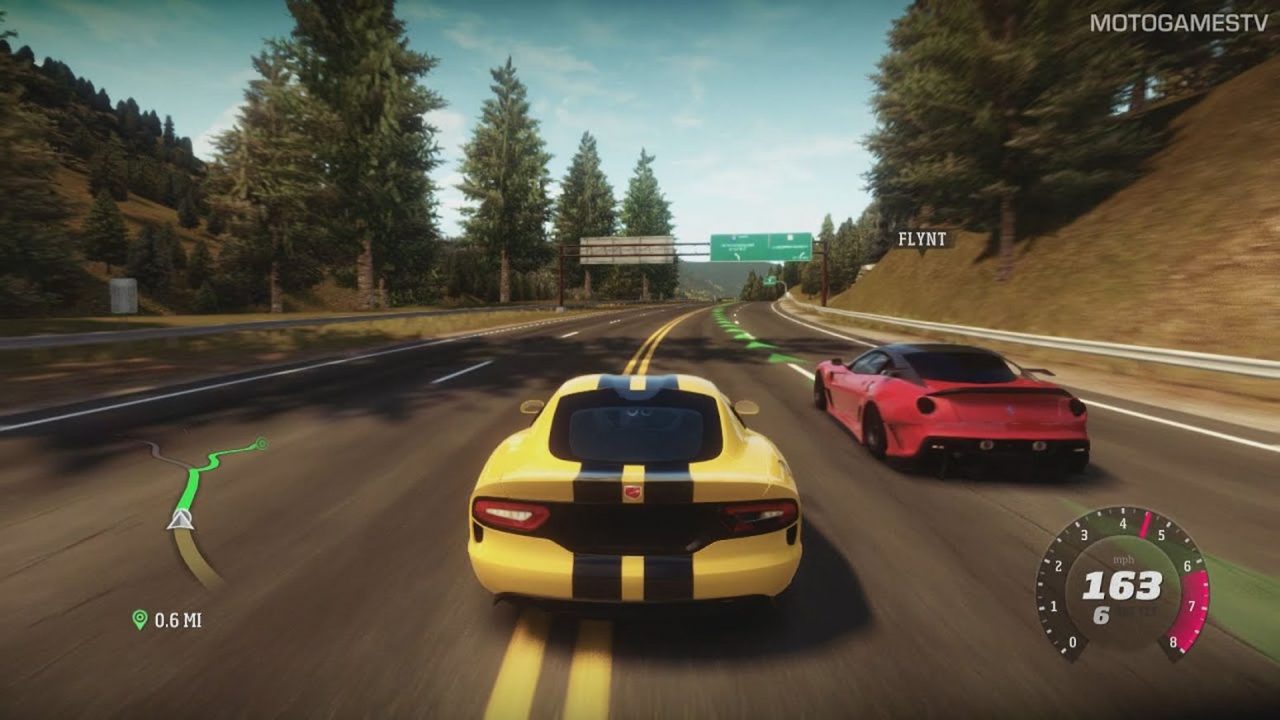
Task: Select the FLYNT rival name tag
Action: point(920,239)
